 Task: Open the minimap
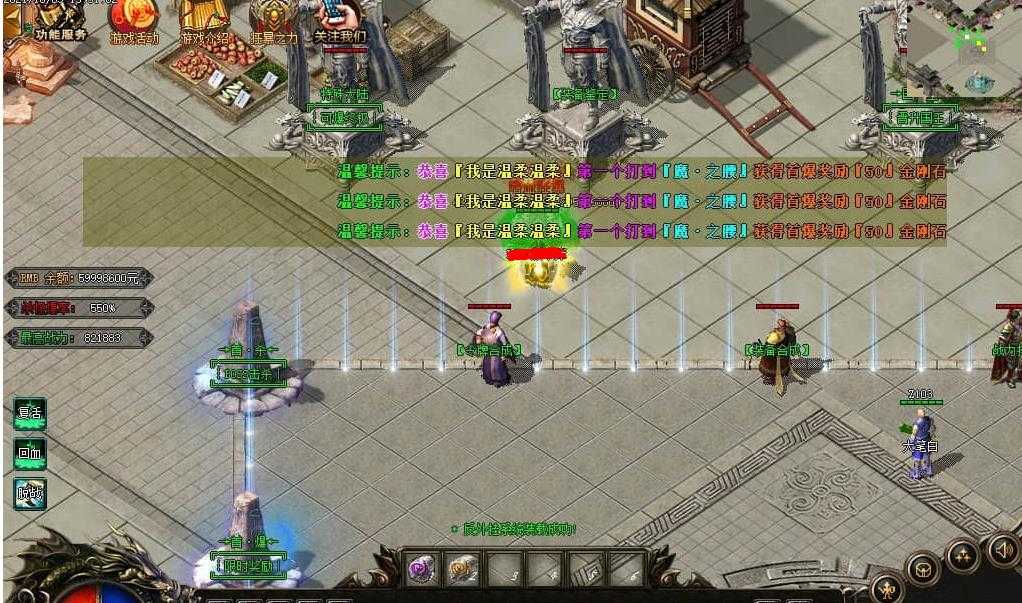point(964,48)
